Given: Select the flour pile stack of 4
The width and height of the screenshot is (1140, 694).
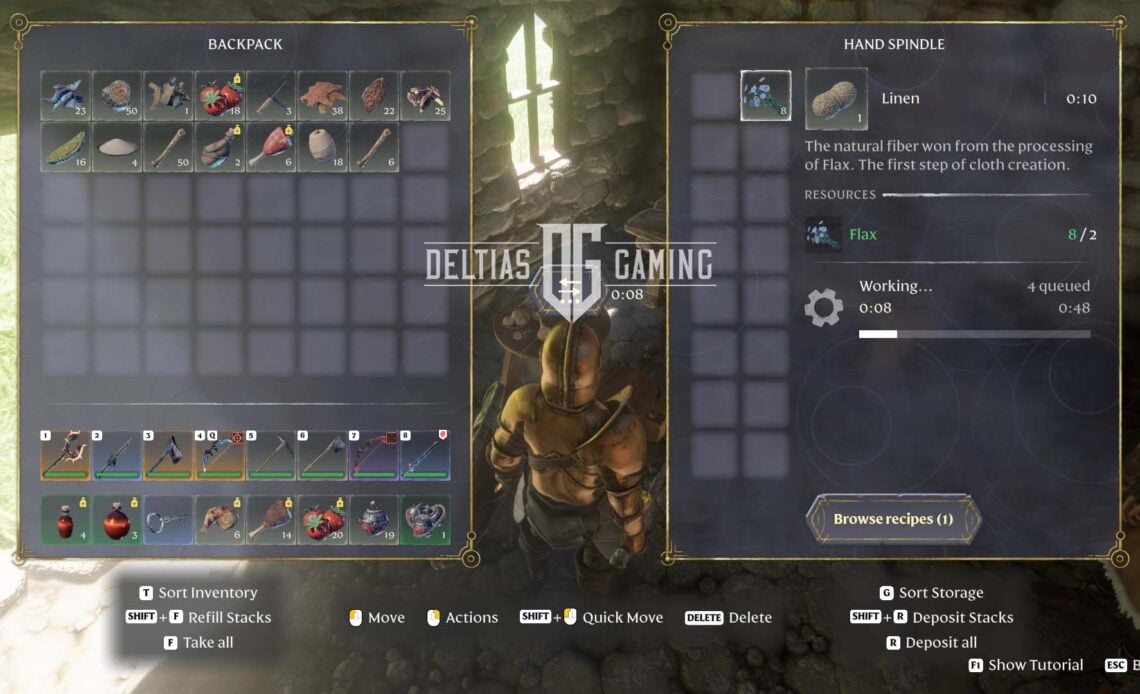Looking at the screenshot, I should pyautogui.click(x=118, y=147).
